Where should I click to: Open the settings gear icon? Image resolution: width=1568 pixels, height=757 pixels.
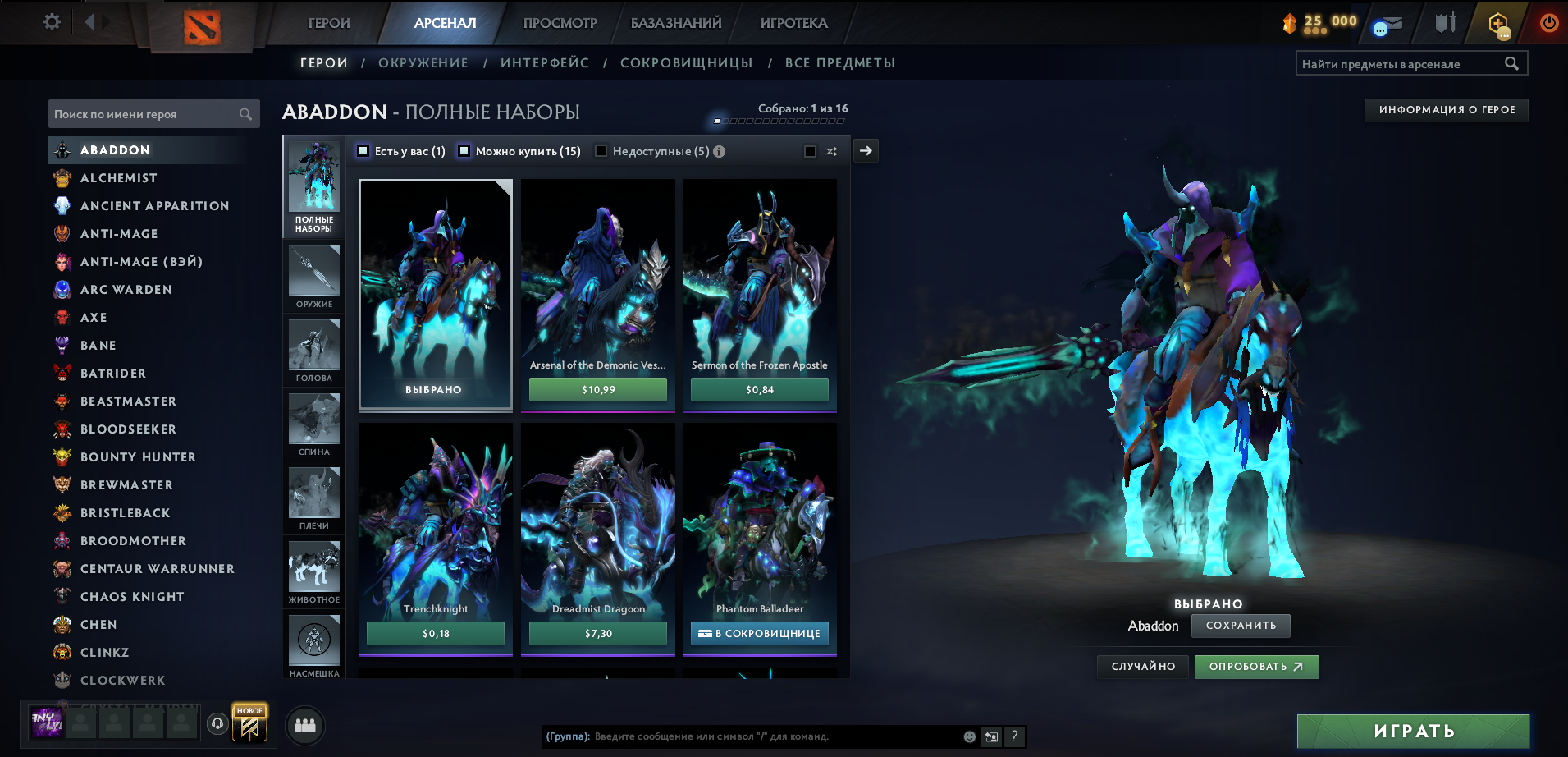point(52,22)
